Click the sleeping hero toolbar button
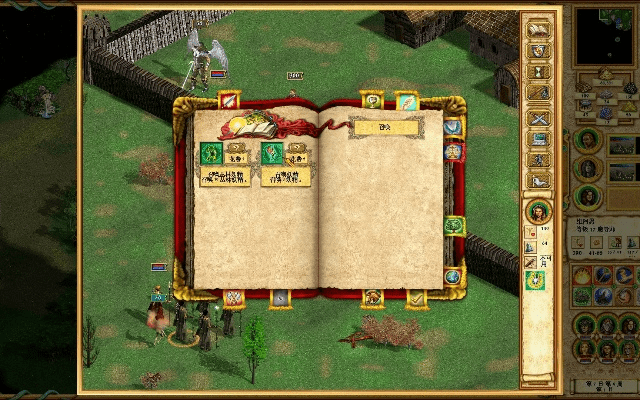 click(x=539, y=181)
